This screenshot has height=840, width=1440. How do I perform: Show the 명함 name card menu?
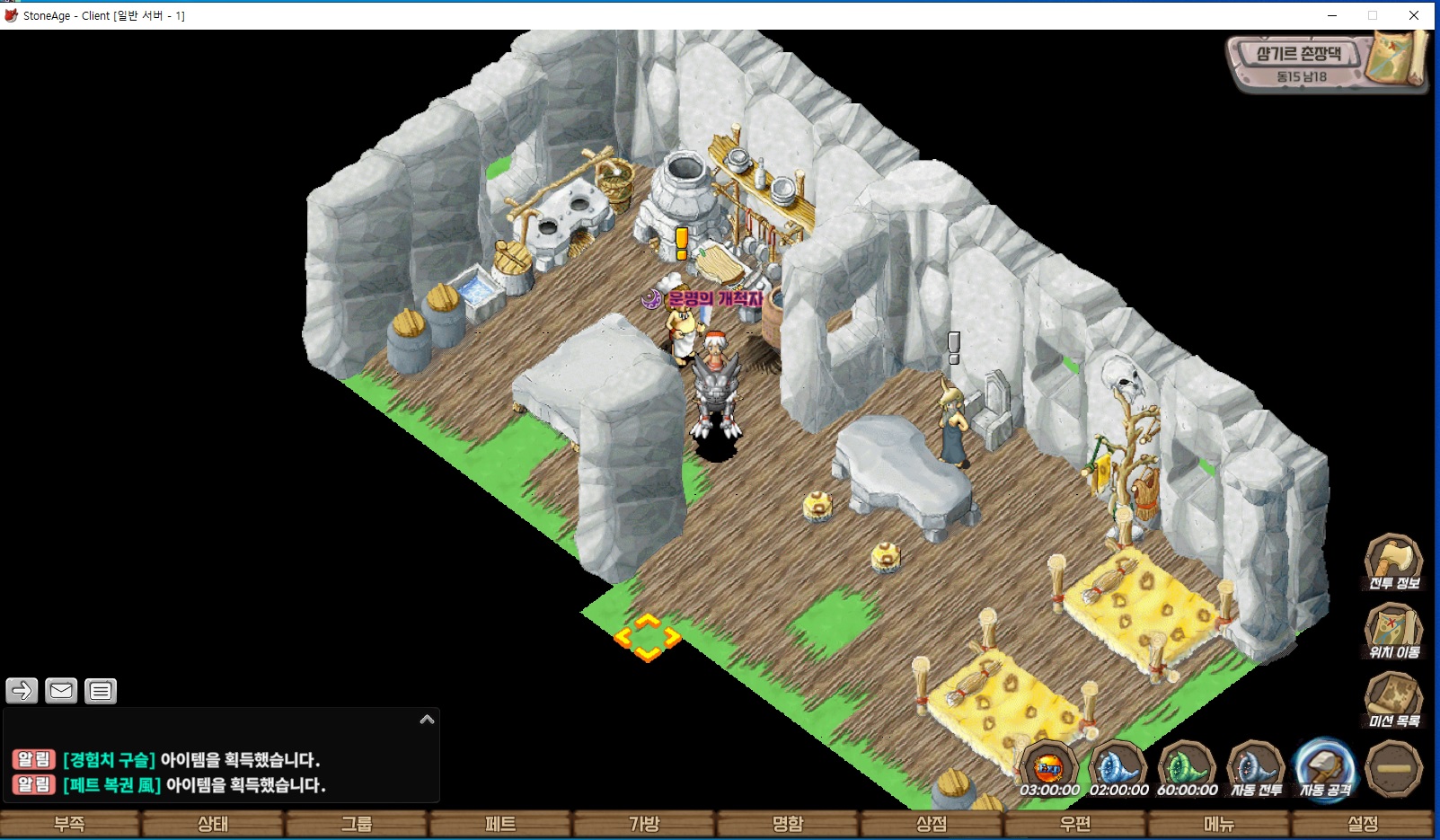pyautogui.click(x=788, y=824)
